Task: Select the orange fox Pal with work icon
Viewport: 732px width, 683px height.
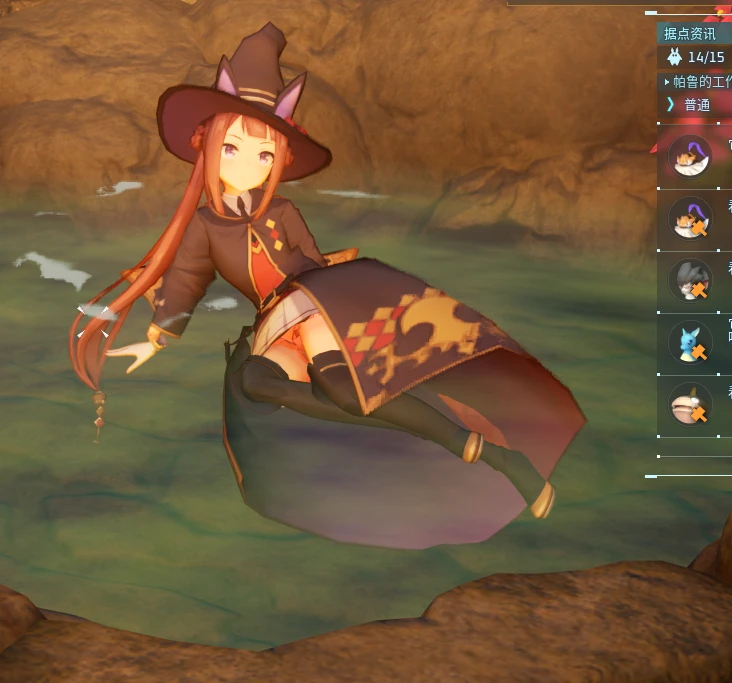Action: click(690, 219)
